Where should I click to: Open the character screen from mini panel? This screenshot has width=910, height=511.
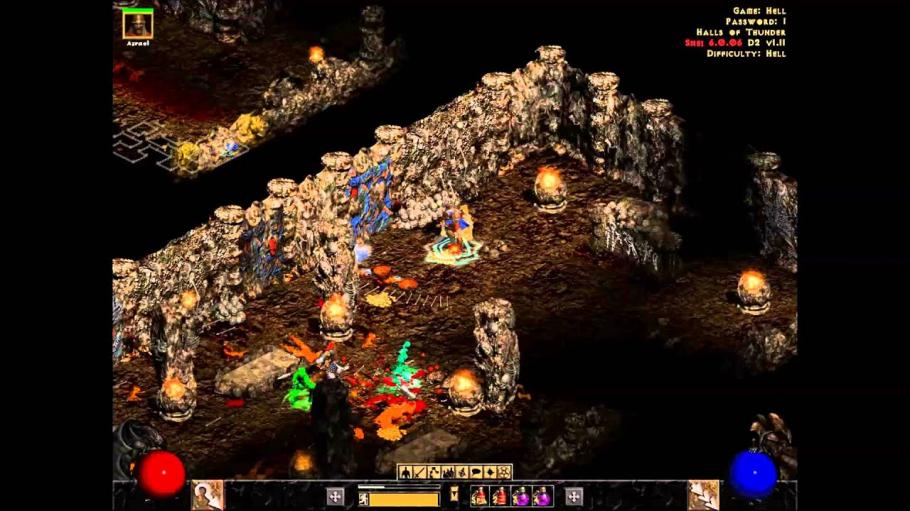pyautogui.click(x=406, y=472)
